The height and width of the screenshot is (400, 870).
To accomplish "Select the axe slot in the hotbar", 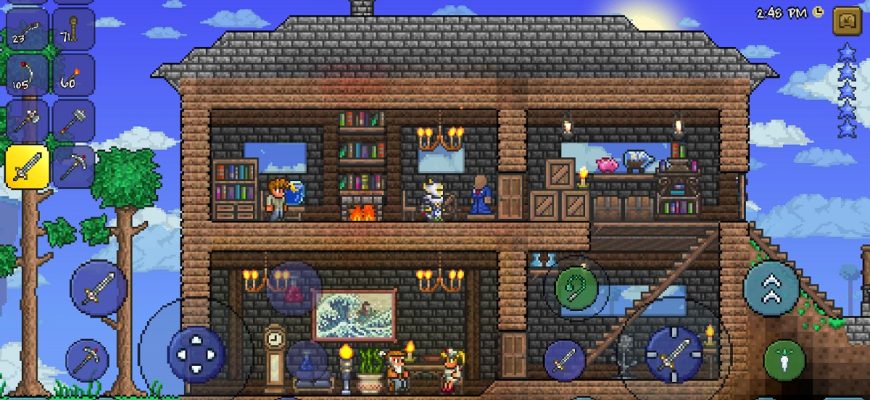I will (x=27, y=120).
